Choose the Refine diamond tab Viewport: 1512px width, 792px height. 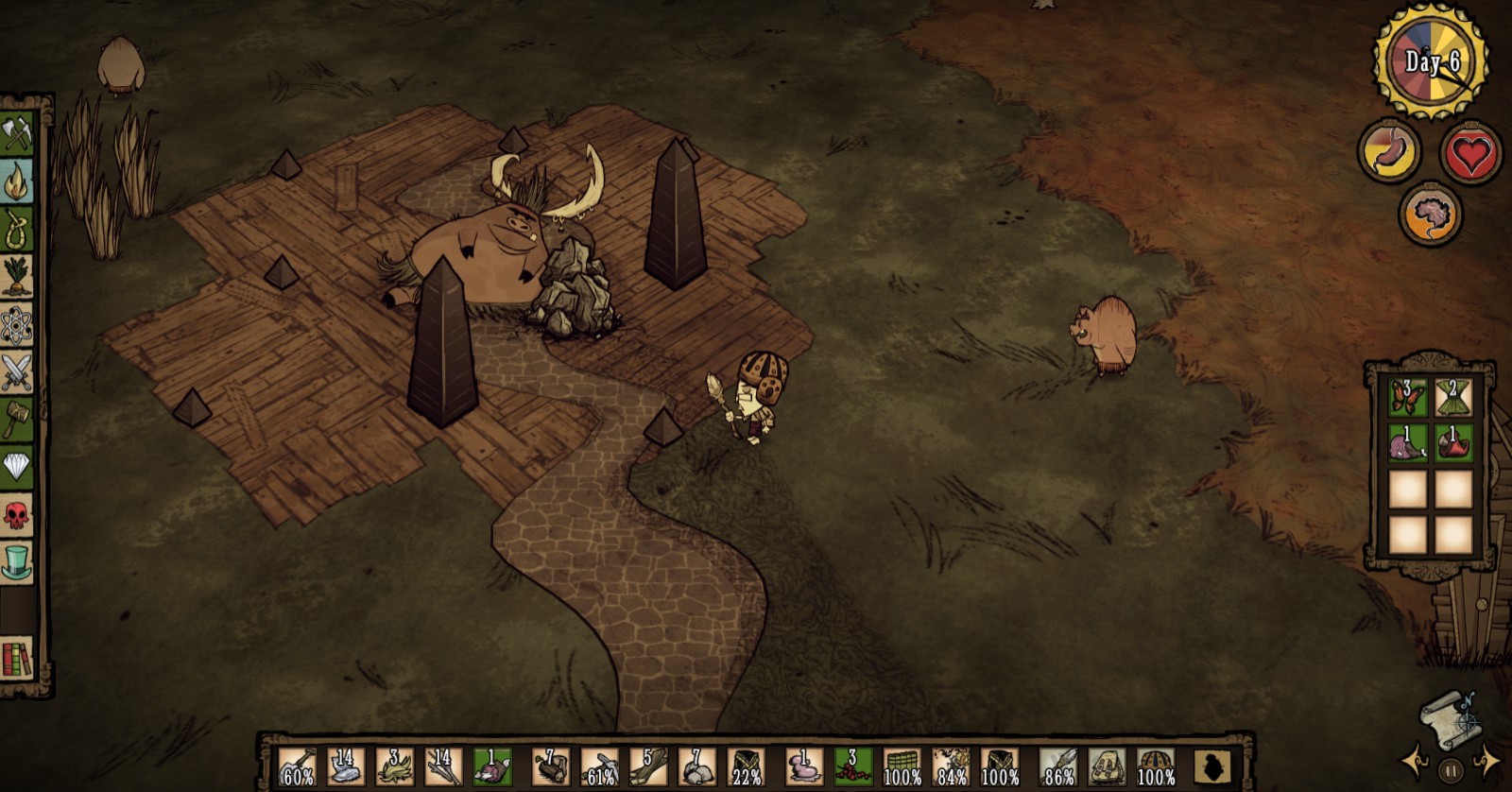point(17,467)
